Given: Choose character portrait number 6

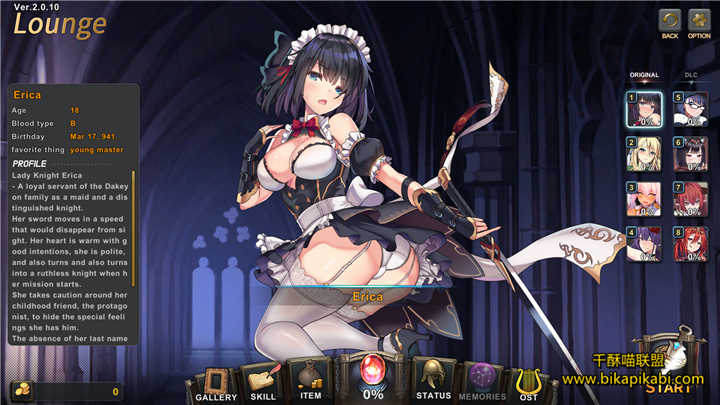Looking at the screenshot, I should point(690,154).
